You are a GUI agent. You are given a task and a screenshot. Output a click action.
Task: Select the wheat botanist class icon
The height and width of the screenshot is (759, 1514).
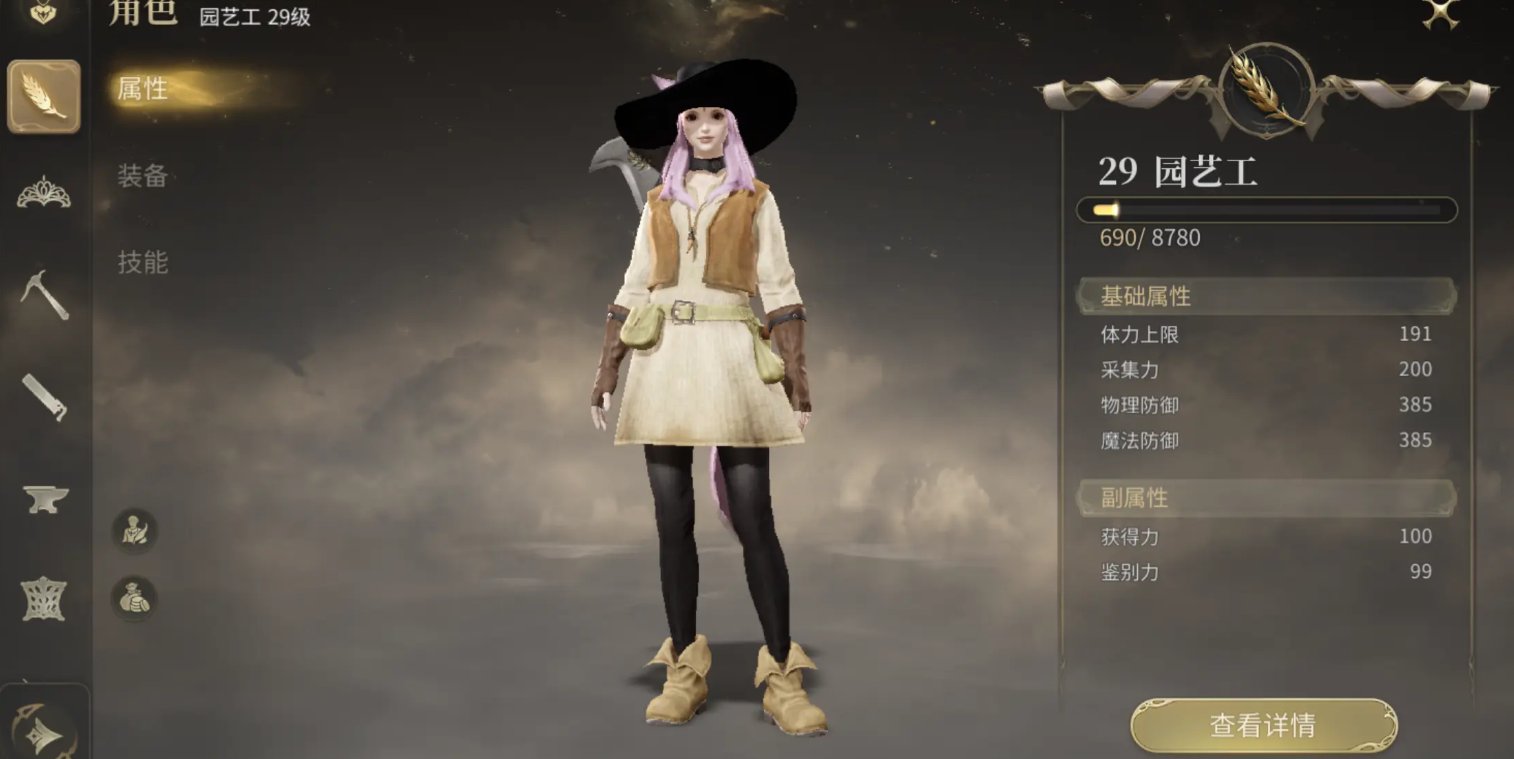tap(44, 97)
